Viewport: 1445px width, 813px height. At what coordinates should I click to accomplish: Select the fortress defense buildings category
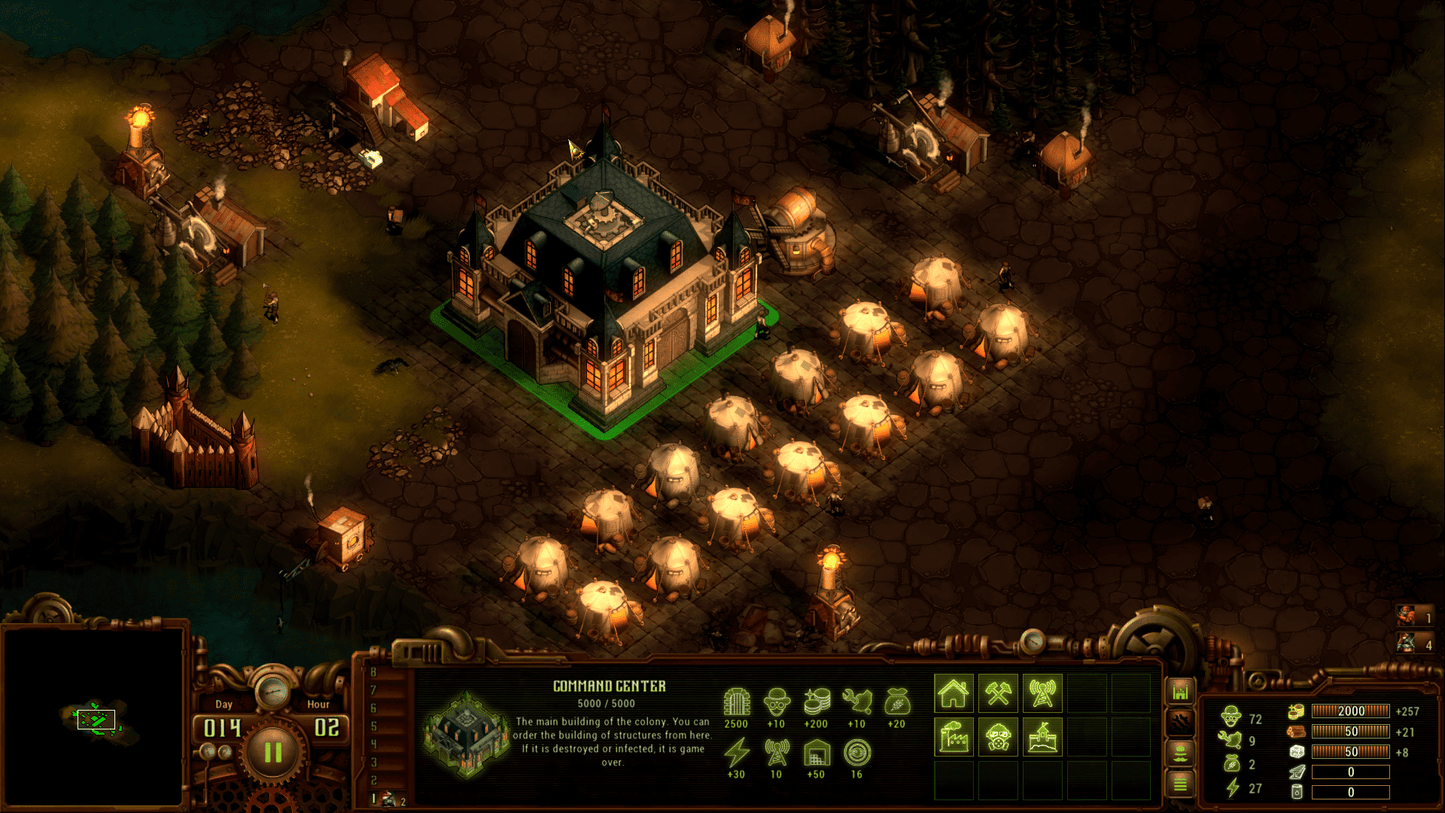click(x=1042, y=739)
